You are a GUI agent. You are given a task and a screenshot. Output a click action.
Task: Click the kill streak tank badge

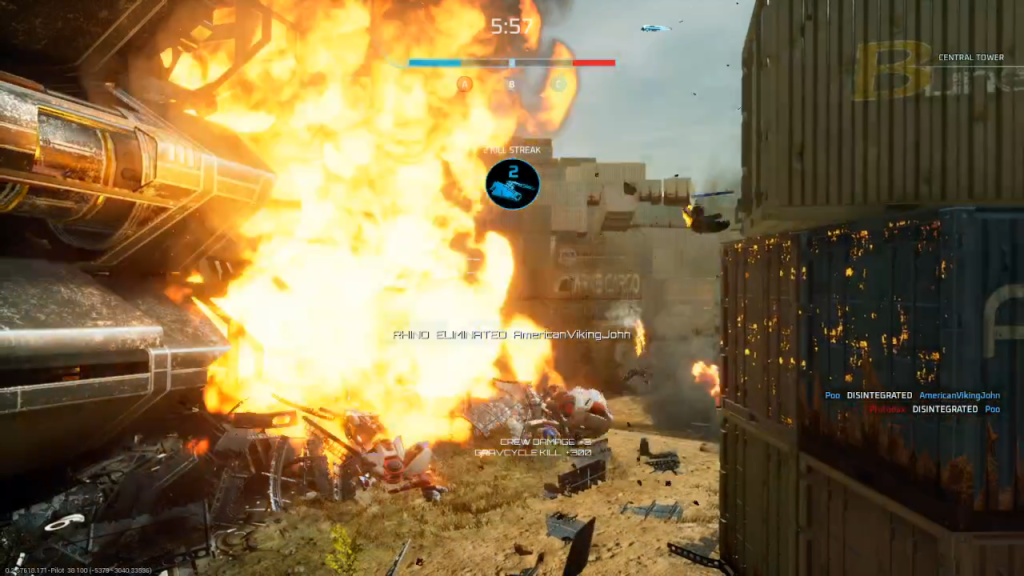point(513,184)
